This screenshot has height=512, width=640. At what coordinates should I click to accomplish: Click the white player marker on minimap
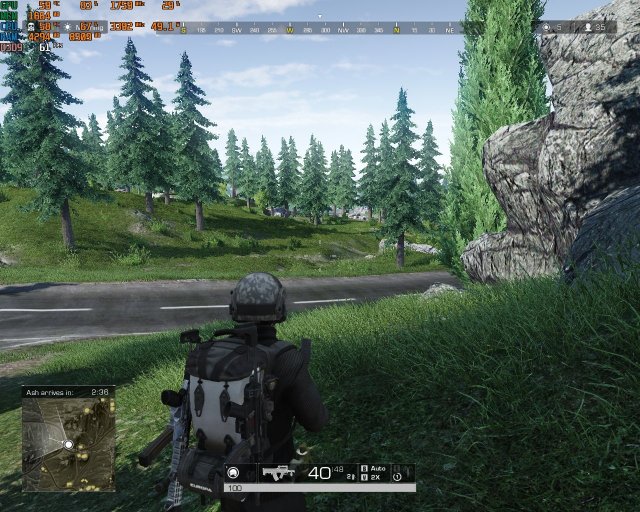68,443
